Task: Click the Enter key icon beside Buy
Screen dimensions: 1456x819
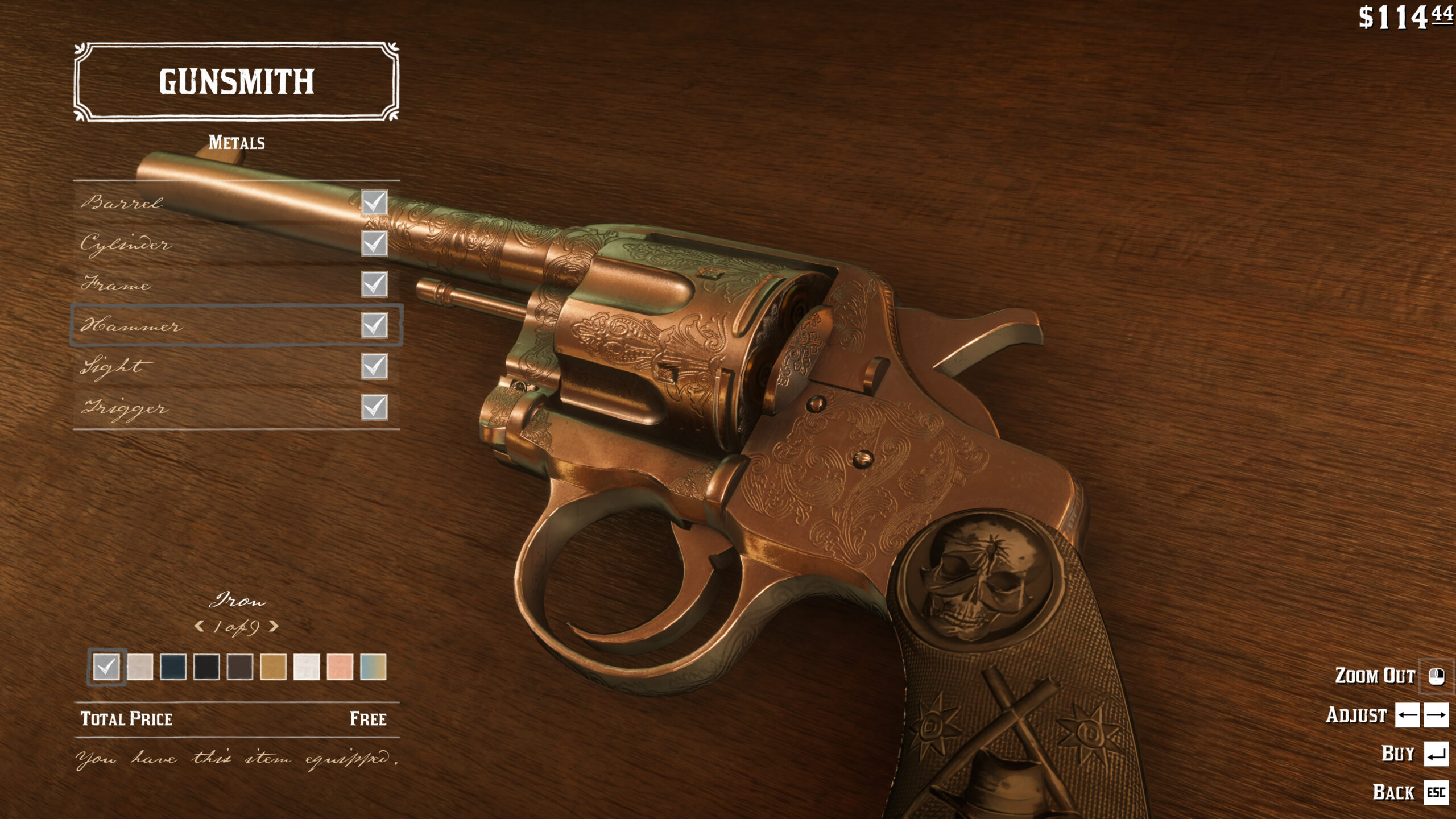Action: tap(1436, 753)
